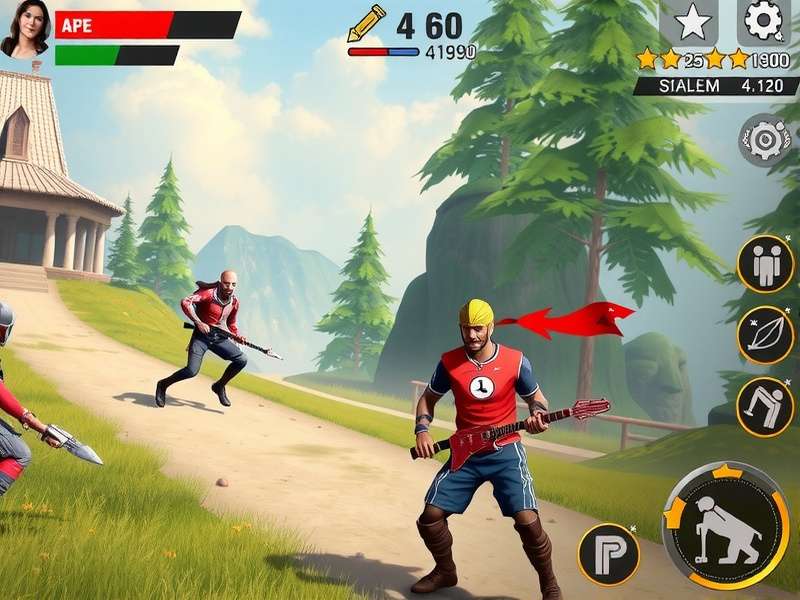
Task: Click the round P button
Action: pos(608,554)
